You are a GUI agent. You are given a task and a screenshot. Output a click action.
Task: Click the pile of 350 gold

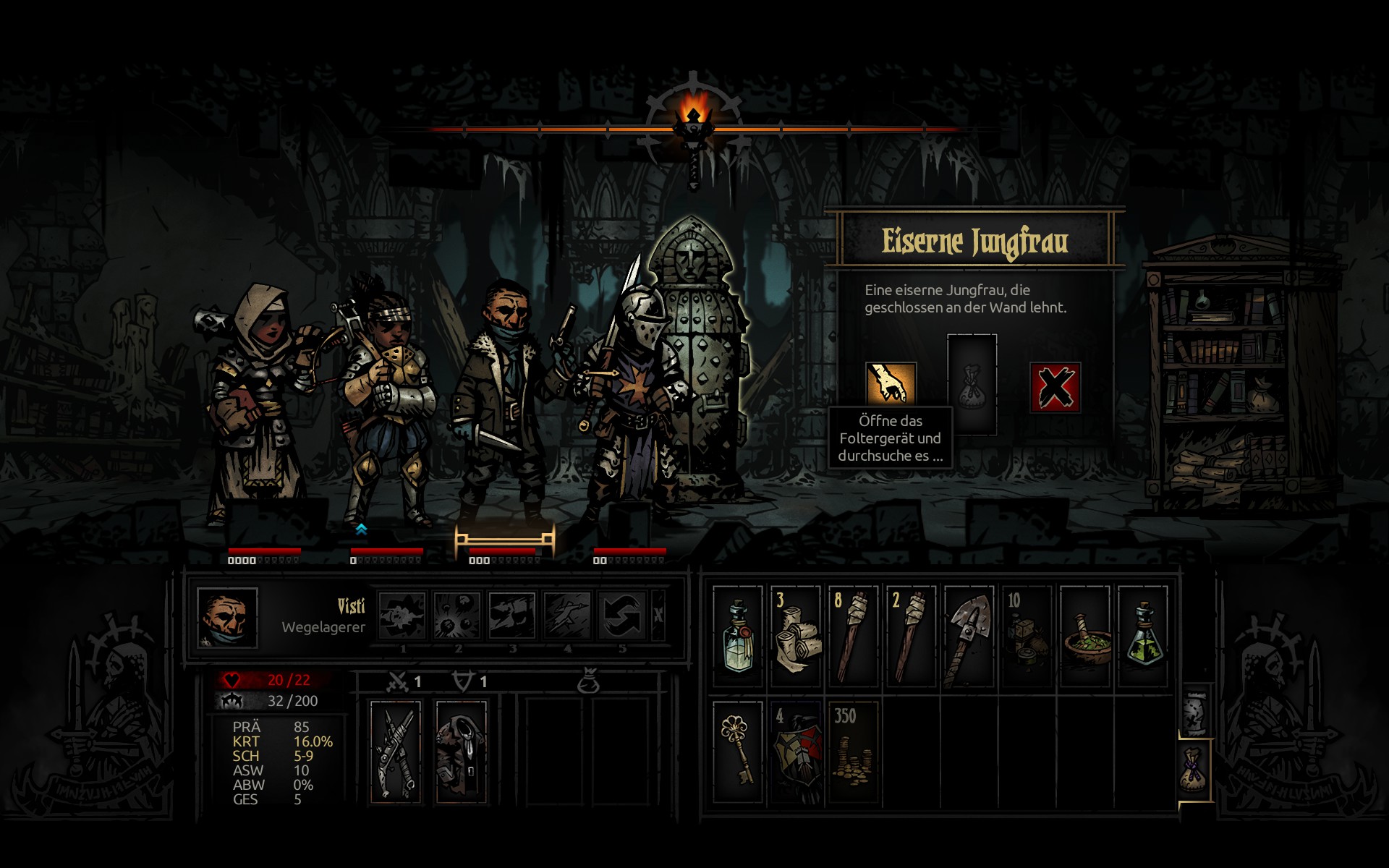coord(854,751)
